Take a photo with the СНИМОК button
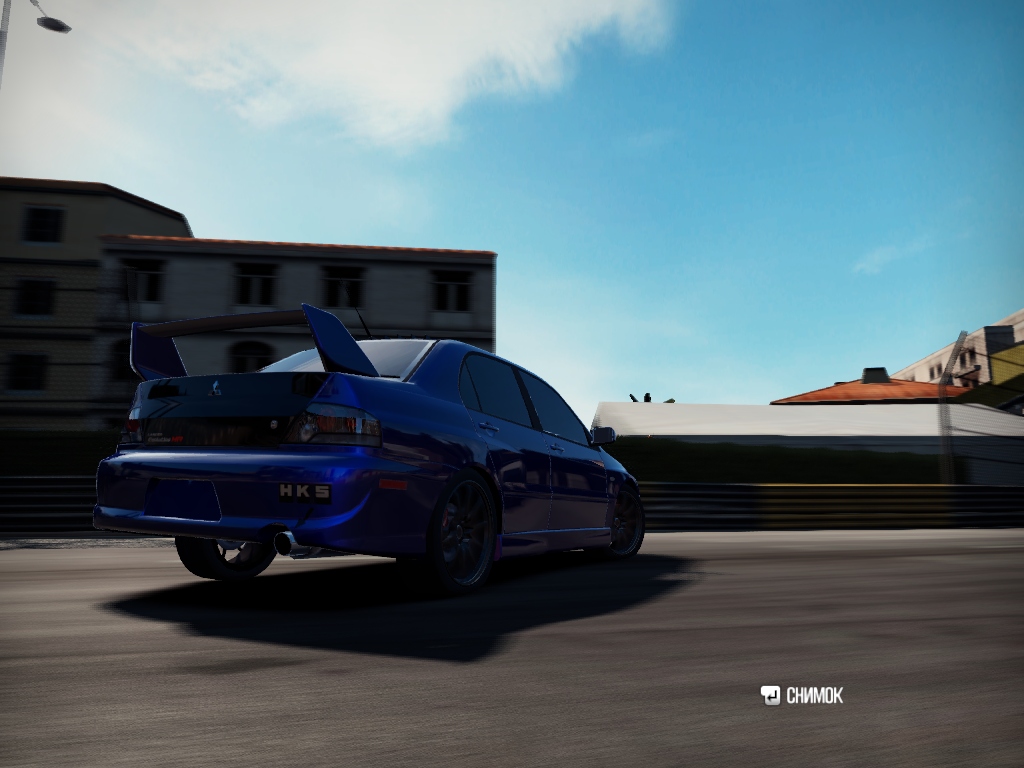 pyautogui.click(x=802, y=695)
